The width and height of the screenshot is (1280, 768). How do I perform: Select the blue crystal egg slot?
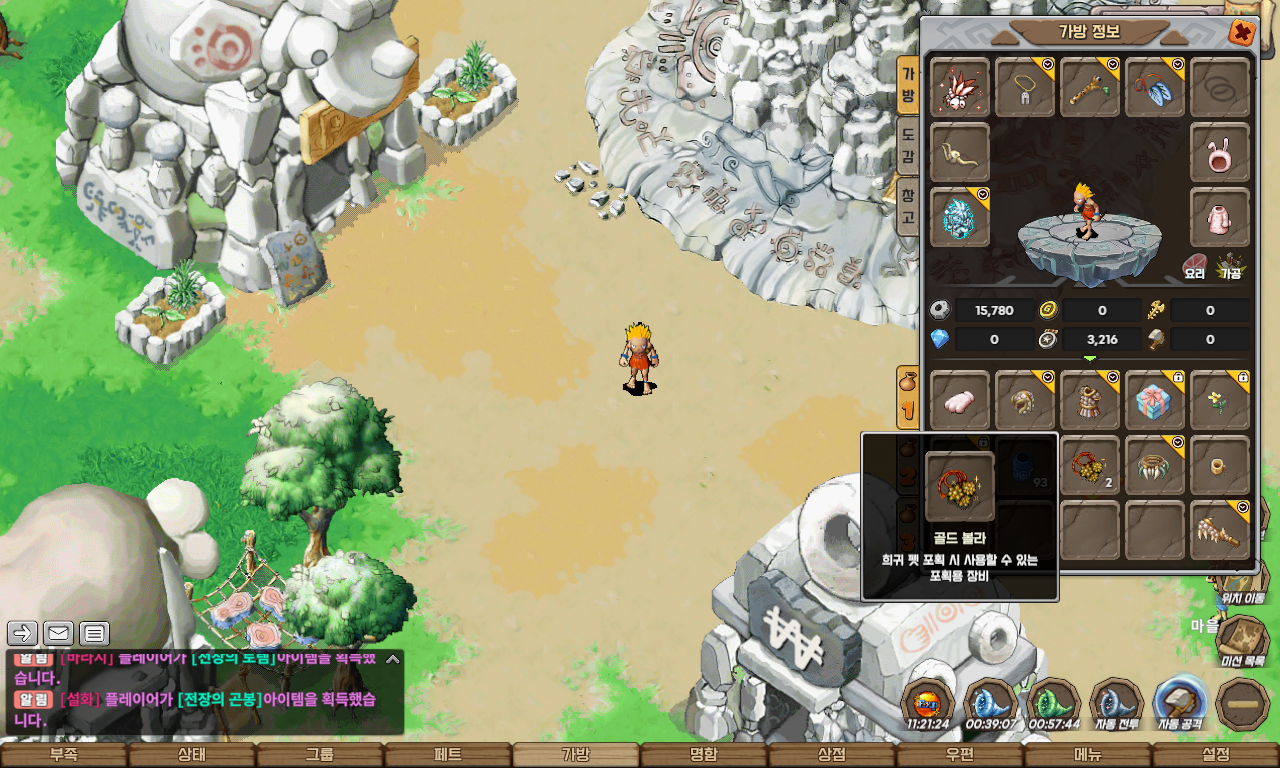pyautogui.click(x=960, y=217)
